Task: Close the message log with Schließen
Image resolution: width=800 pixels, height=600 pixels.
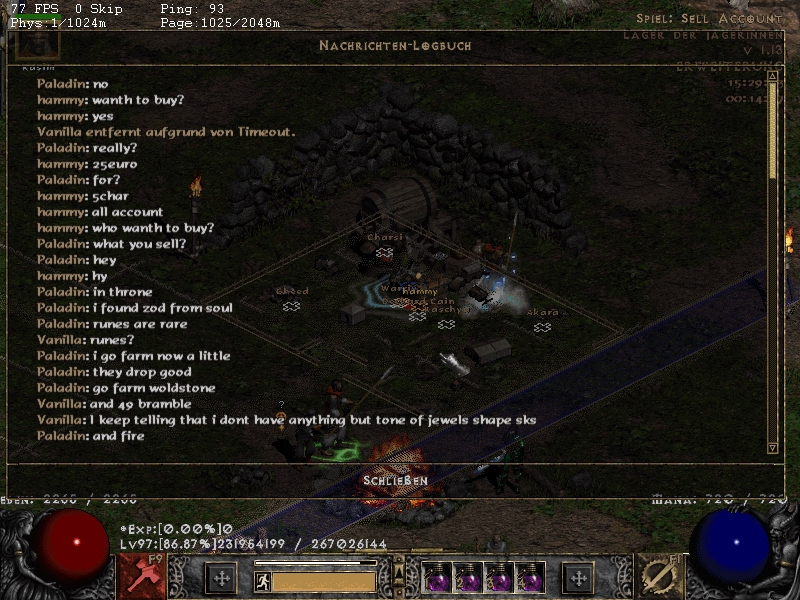Action: coord(396,481)
